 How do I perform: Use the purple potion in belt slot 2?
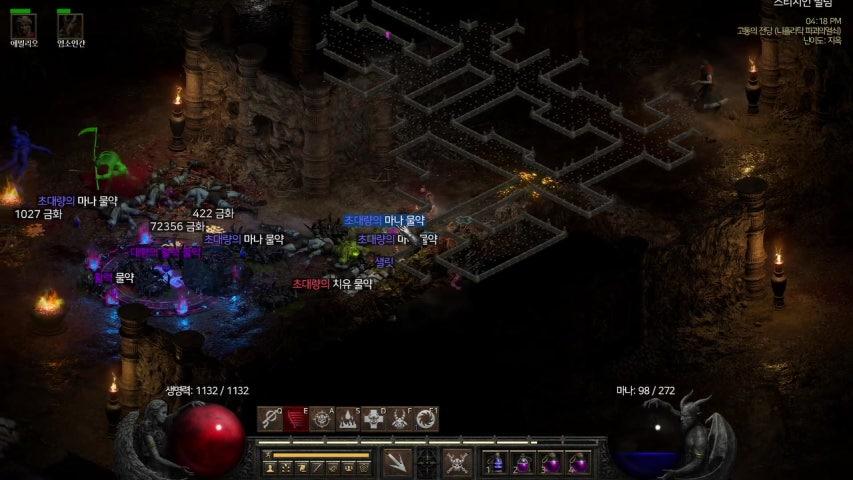[524, 463]
